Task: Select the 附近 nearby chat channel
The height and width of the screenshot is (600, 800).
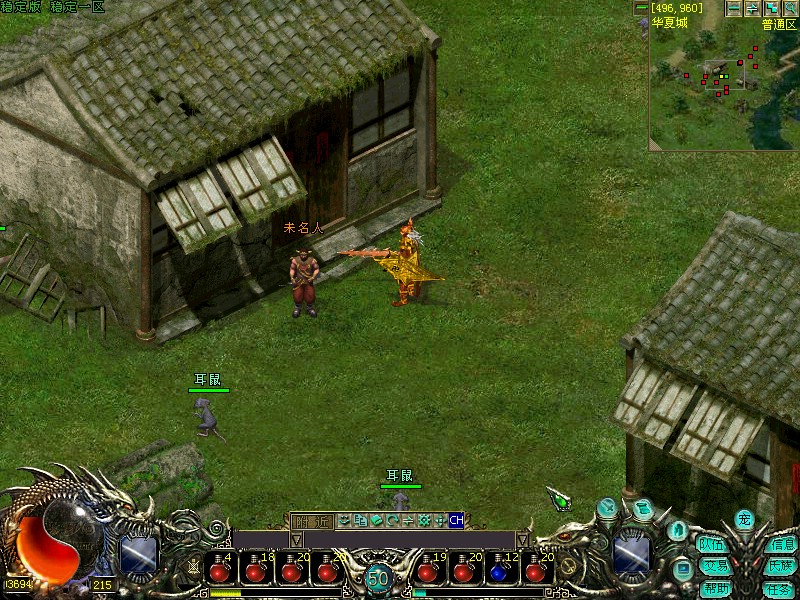Action: click(x=311, y=520)
